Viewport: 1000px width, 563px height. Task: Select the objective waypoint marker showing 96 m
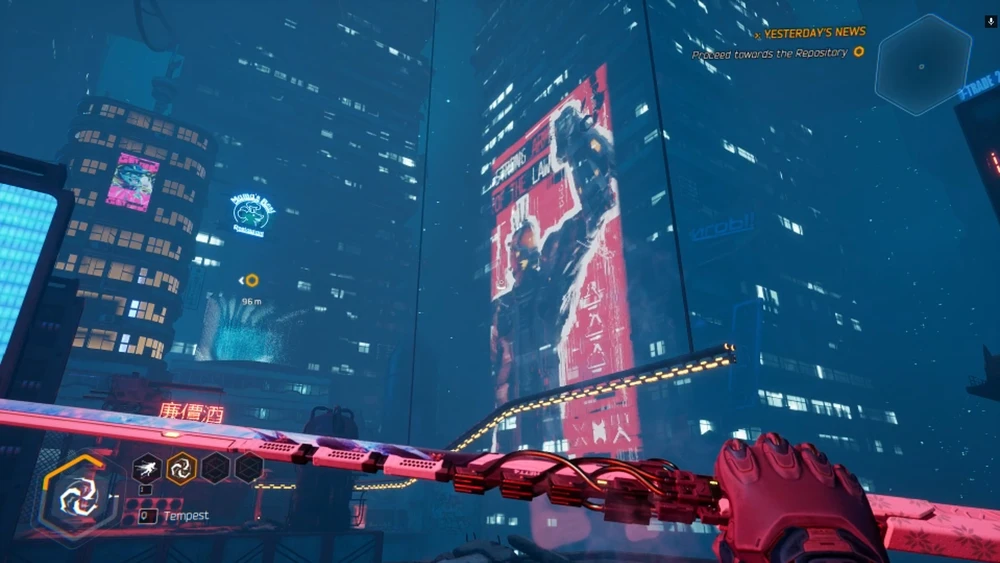[x=252, y=280]
